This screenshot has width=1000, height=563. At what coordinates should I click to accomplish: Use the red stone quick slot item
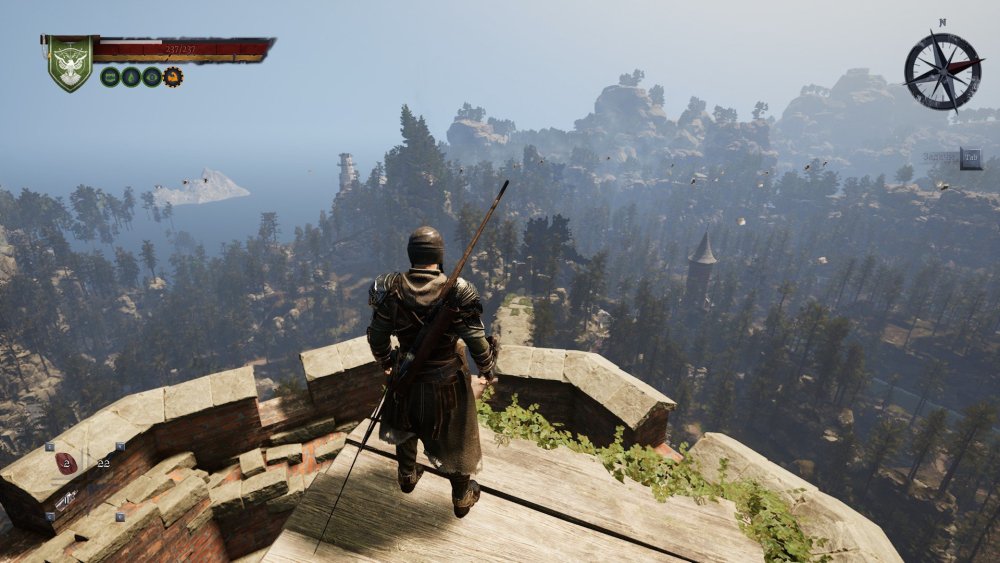coord(66,463)
